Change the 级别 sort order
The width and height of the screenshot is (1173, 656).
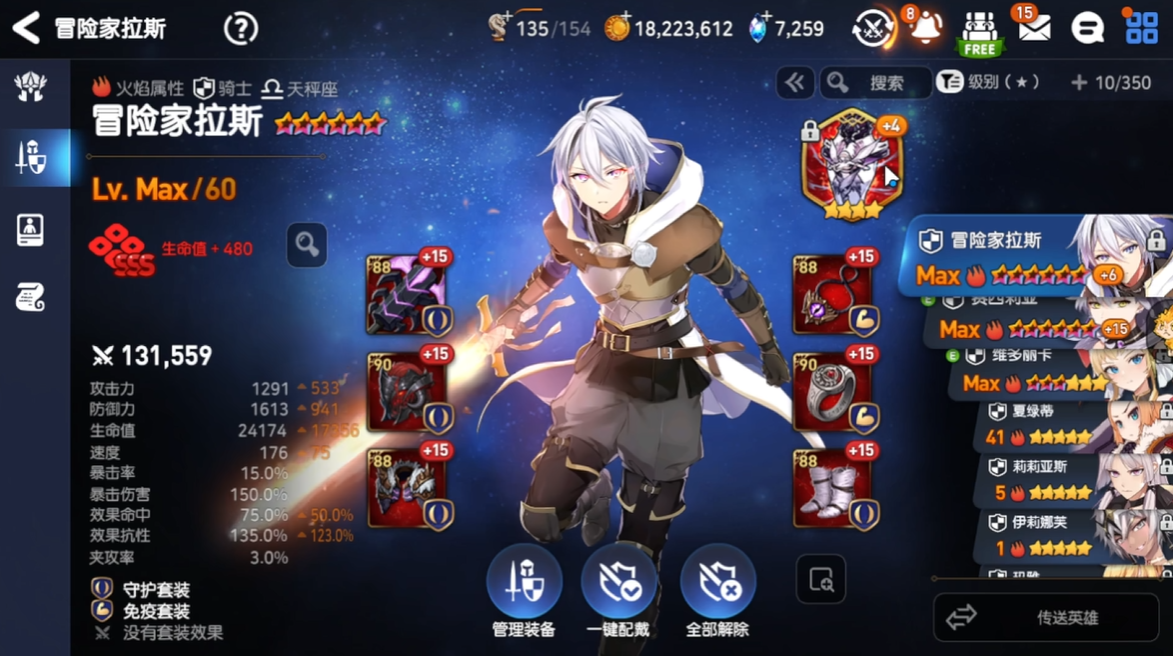point(990,83)
